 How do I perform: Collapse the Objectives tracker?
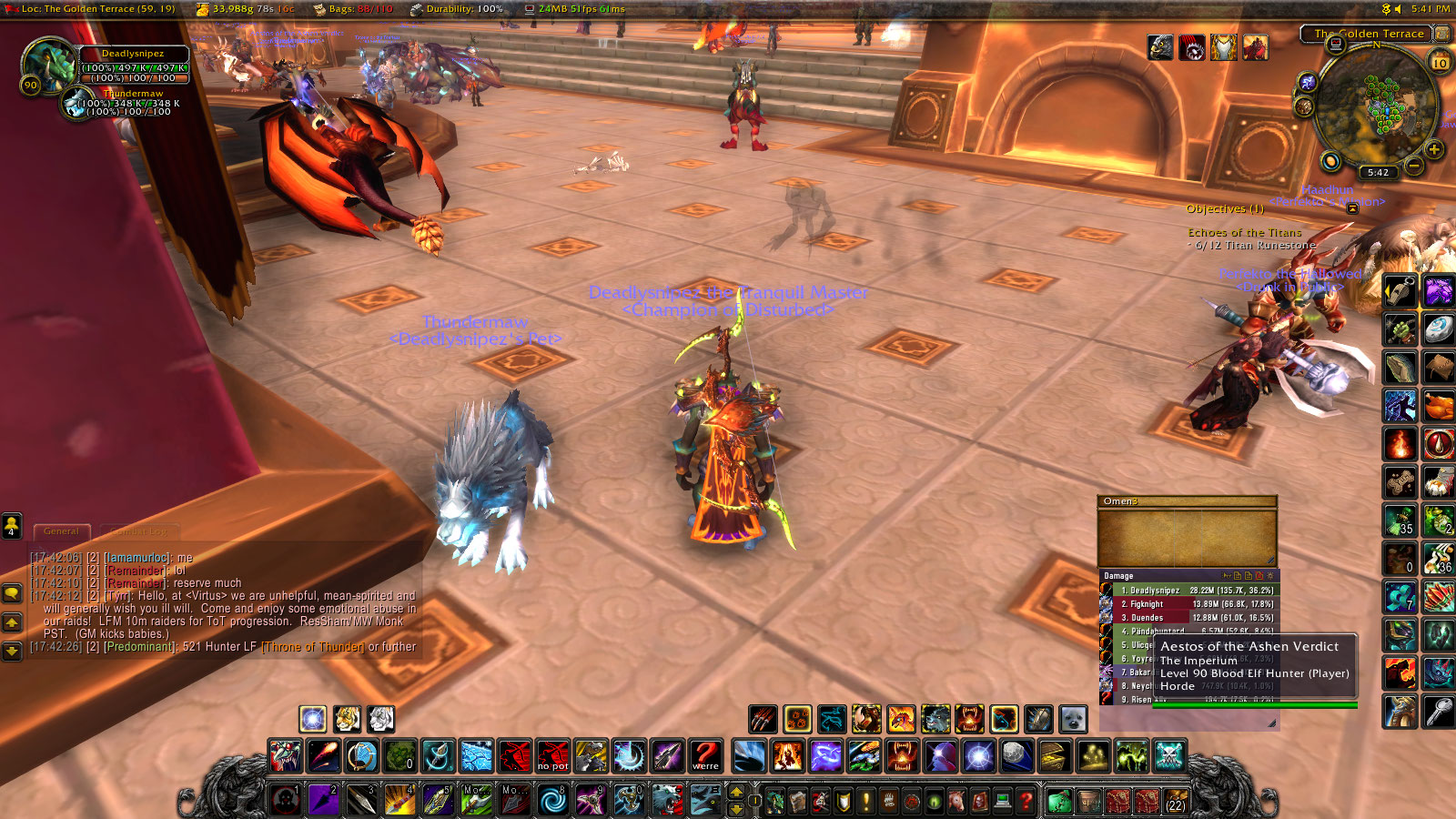(1352, 208)
